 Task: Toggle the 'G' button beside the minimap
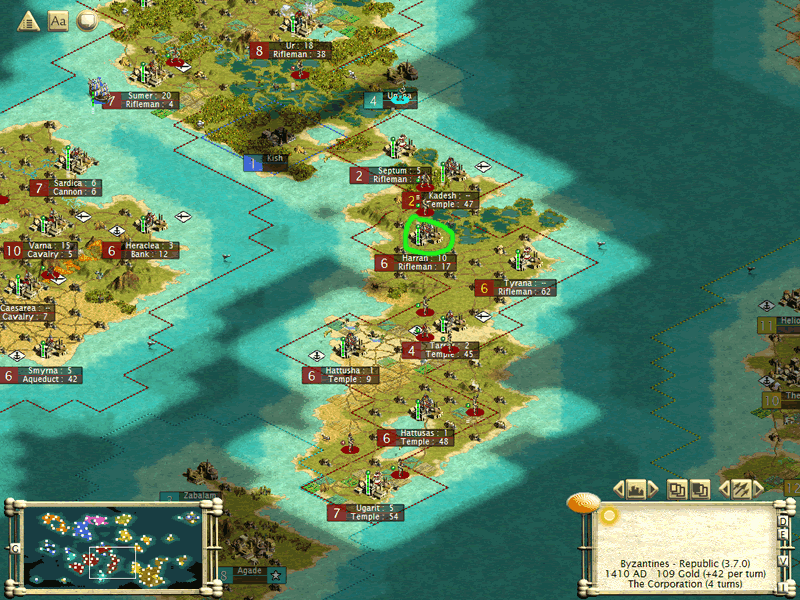[x=15, y=548]
